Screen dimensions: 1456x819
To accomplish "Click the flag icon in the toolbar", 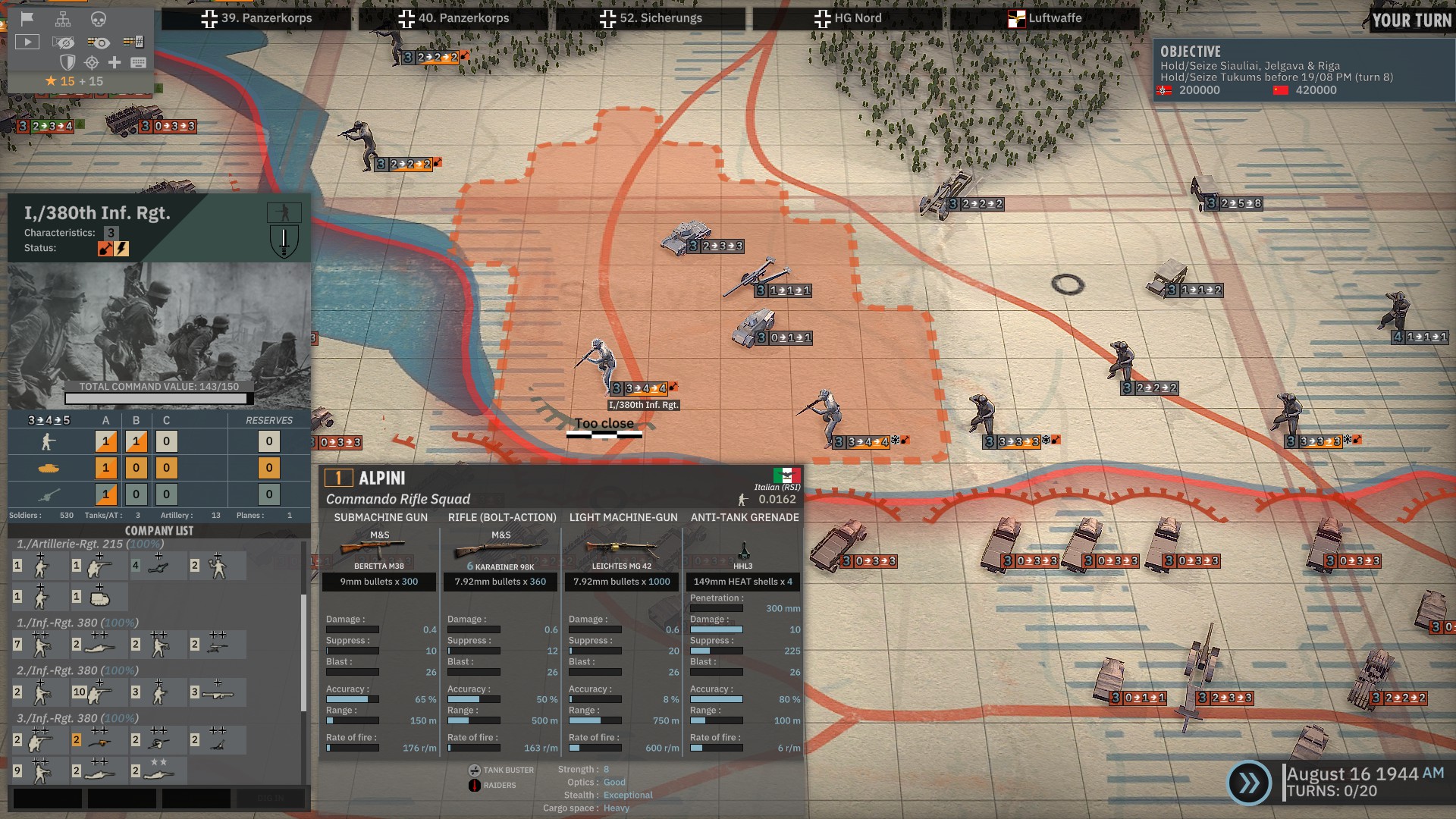I will click(x=27, y=19).
